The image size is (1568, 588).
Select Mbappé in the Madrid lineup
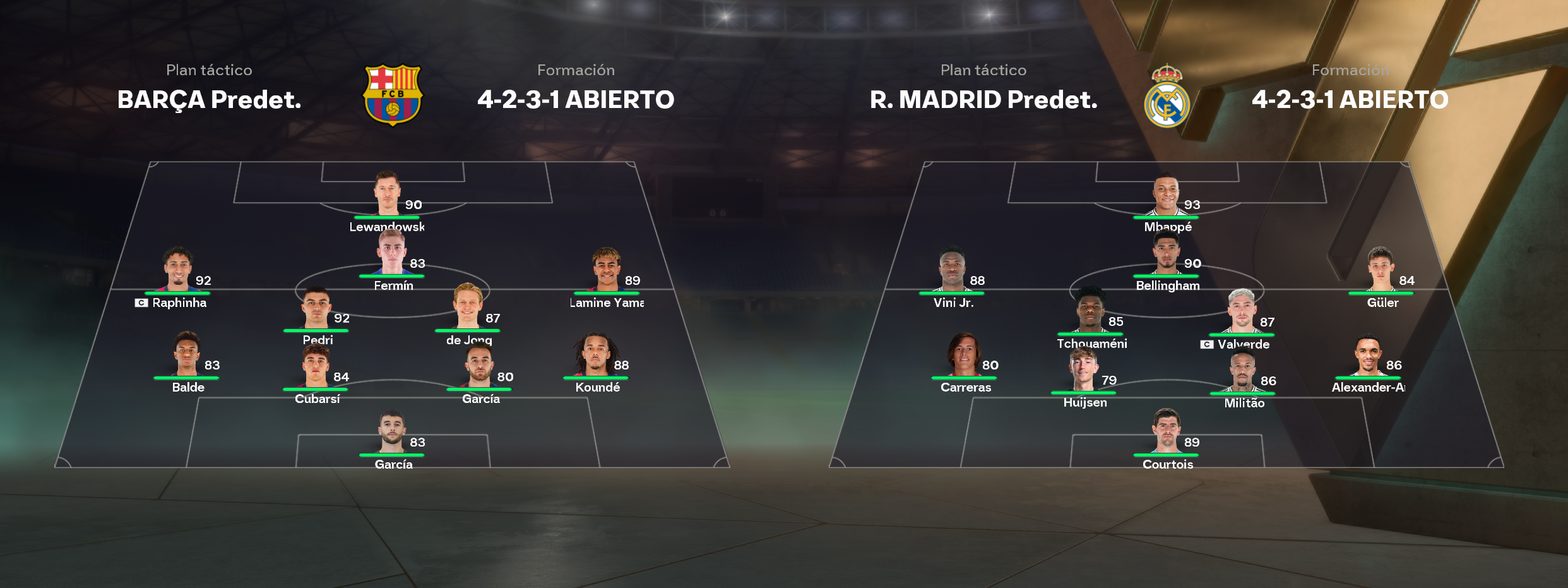pyautogui.click(x=1166, y=195)
